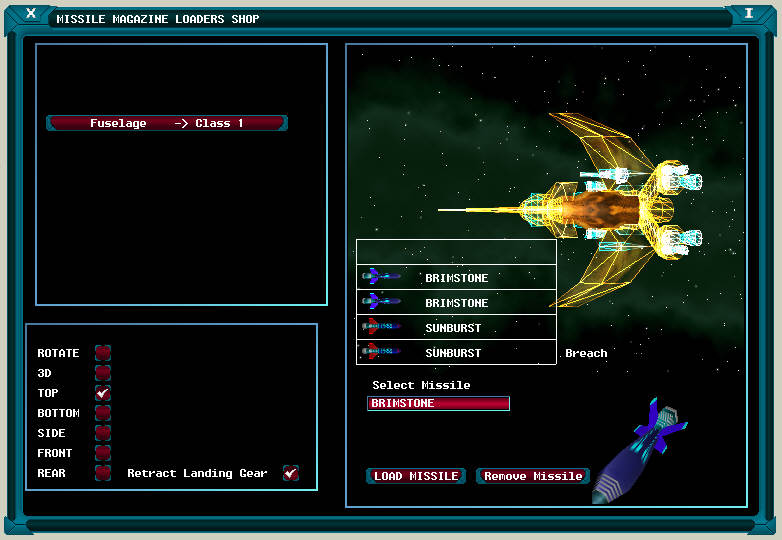Enable the 3D view checkbox
Image resolution: width=782 pixels, height=540 pixels.
coord(103,373)
